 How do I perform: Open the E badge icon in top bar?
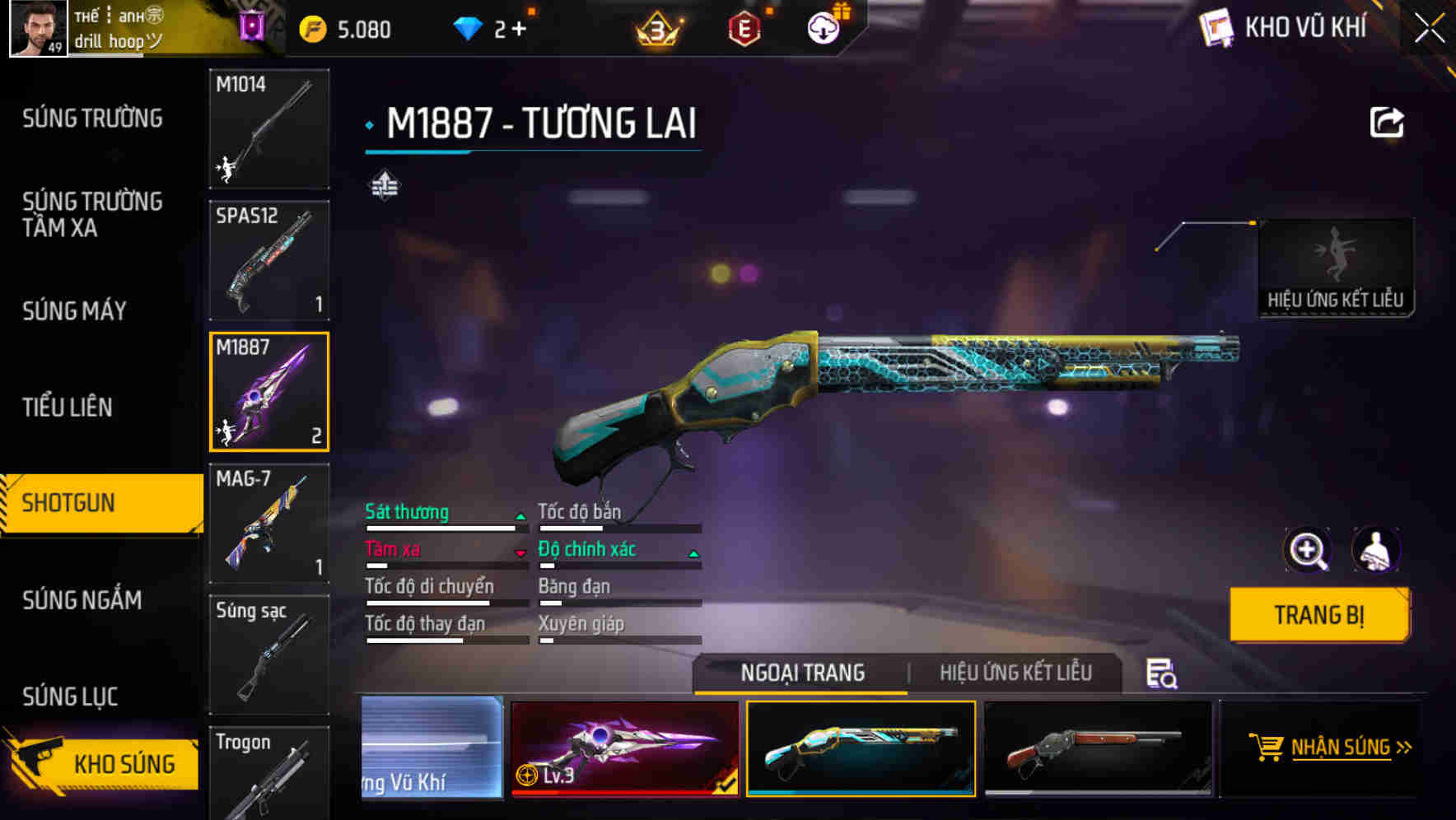[744, 27]
